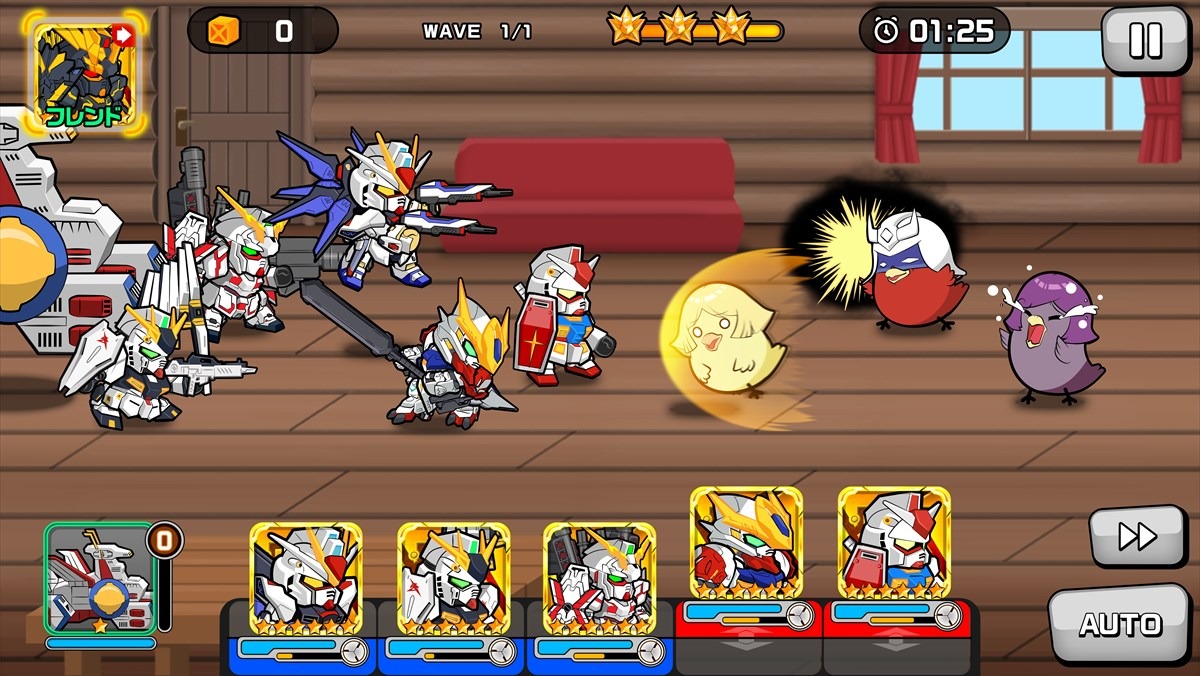This screenshot has width=1200, height=676.
Task: Select the battleship portrait card
Action: tap(99, 580)
